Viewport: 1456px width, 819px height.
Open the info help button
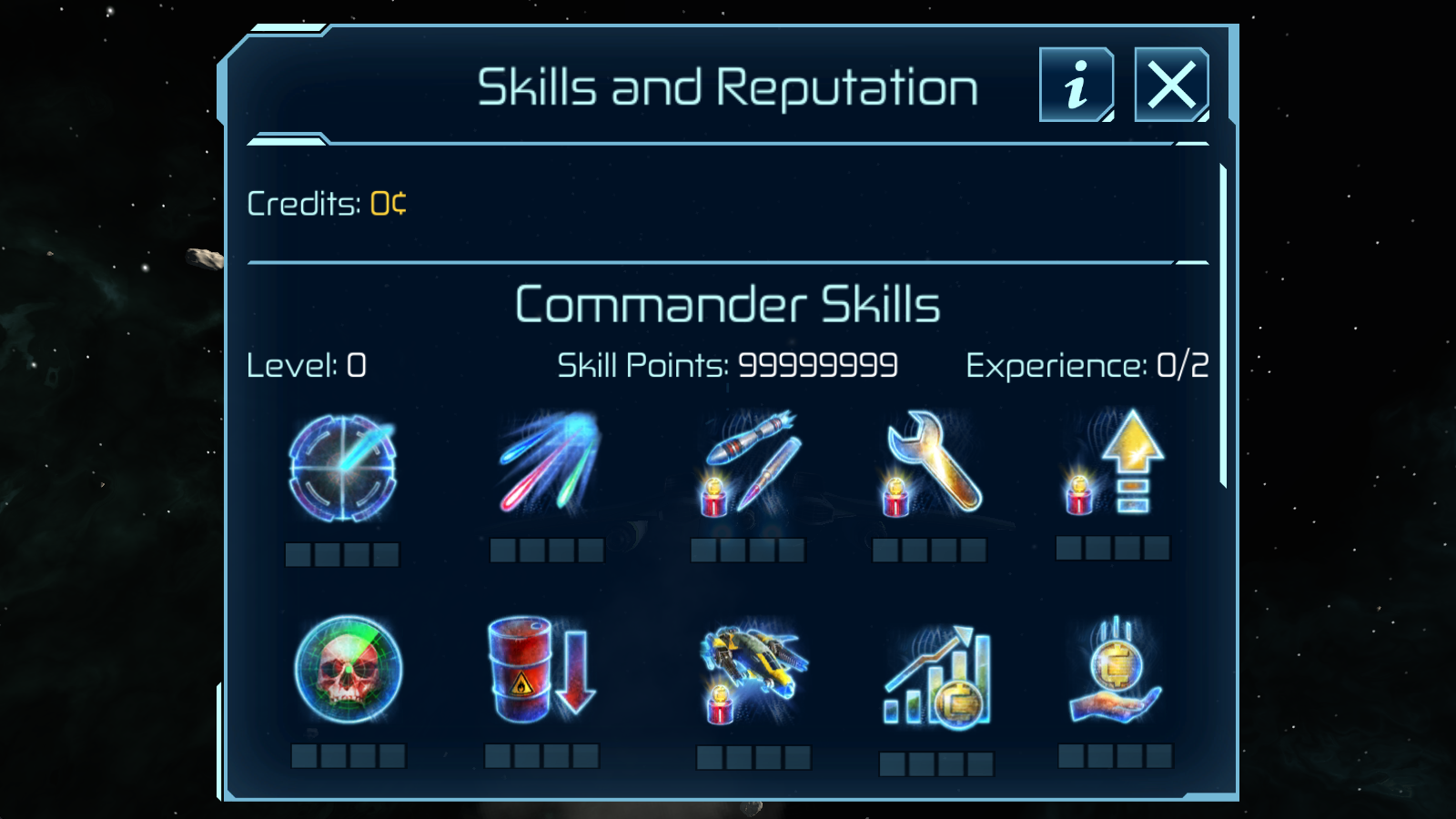(1077, 85)
